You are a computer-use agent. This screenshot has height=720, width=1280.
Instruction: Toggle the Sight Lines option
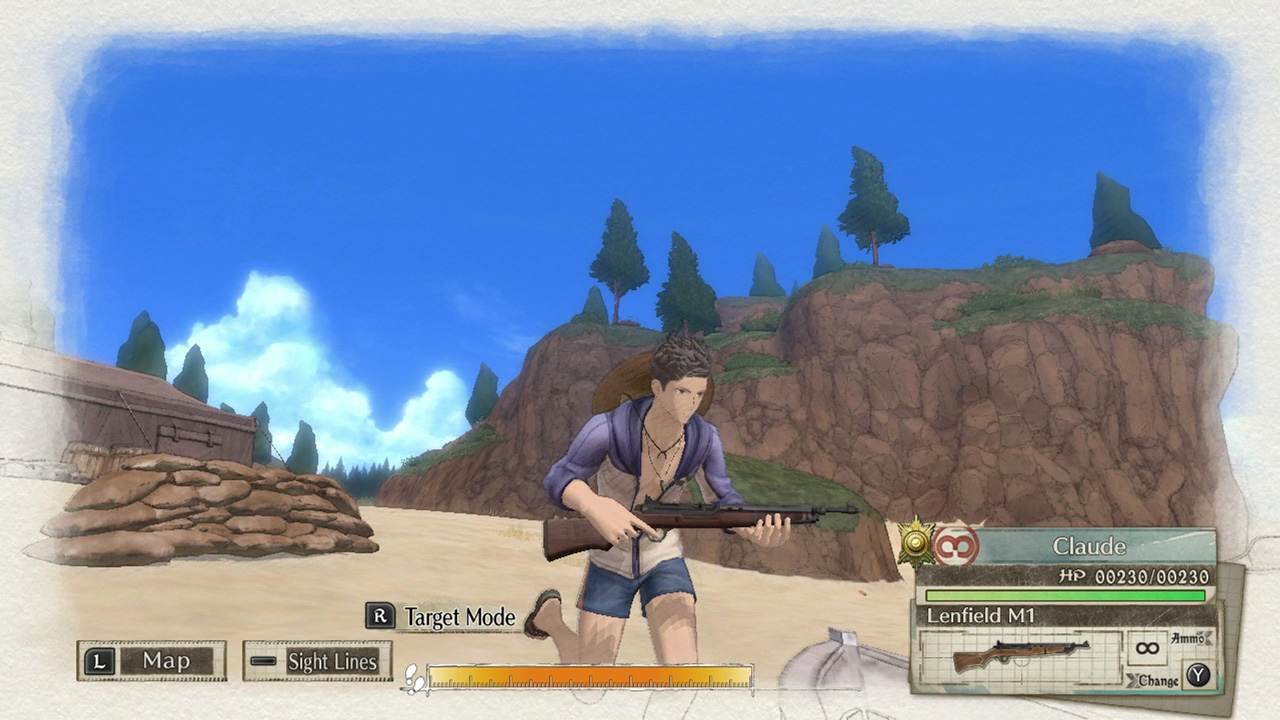coord(317,661)
